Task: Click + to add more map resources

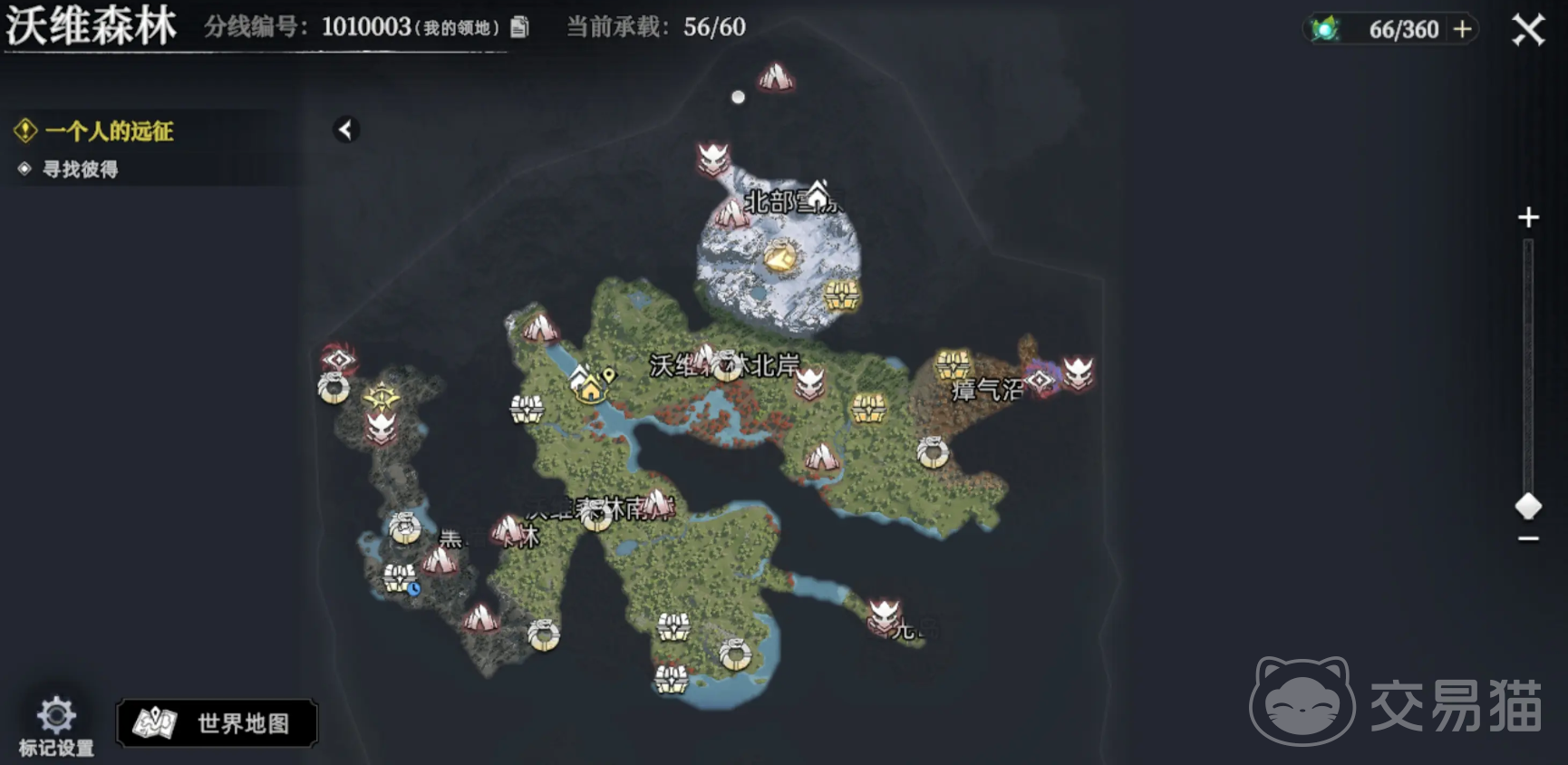Action: click(1460, 28)
